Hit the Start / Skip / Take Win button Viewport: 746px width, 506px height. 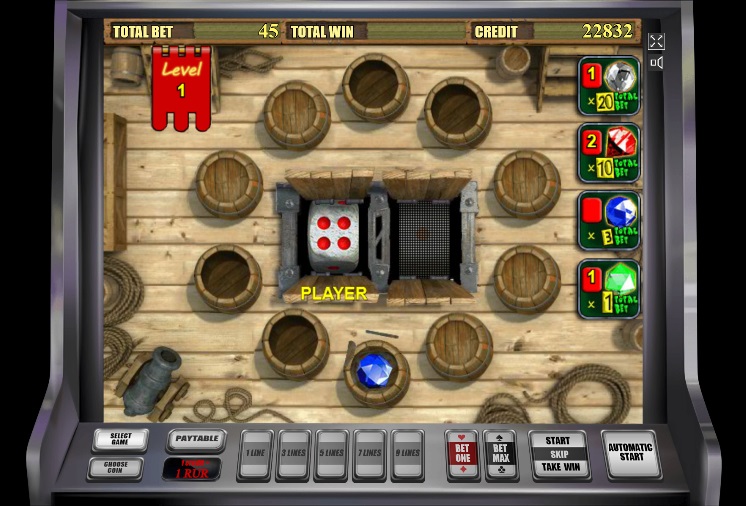(x=558, y=454)
